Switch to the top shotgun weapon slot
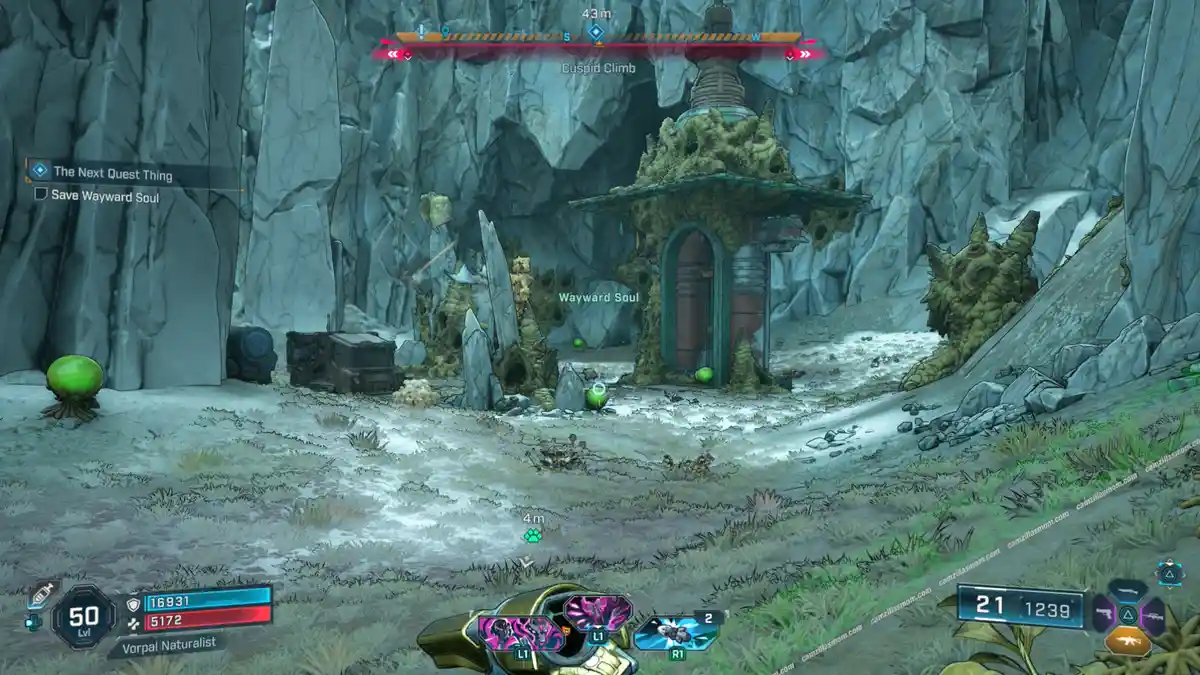This screenshot has height=675, width=1200. (1128, 590)
